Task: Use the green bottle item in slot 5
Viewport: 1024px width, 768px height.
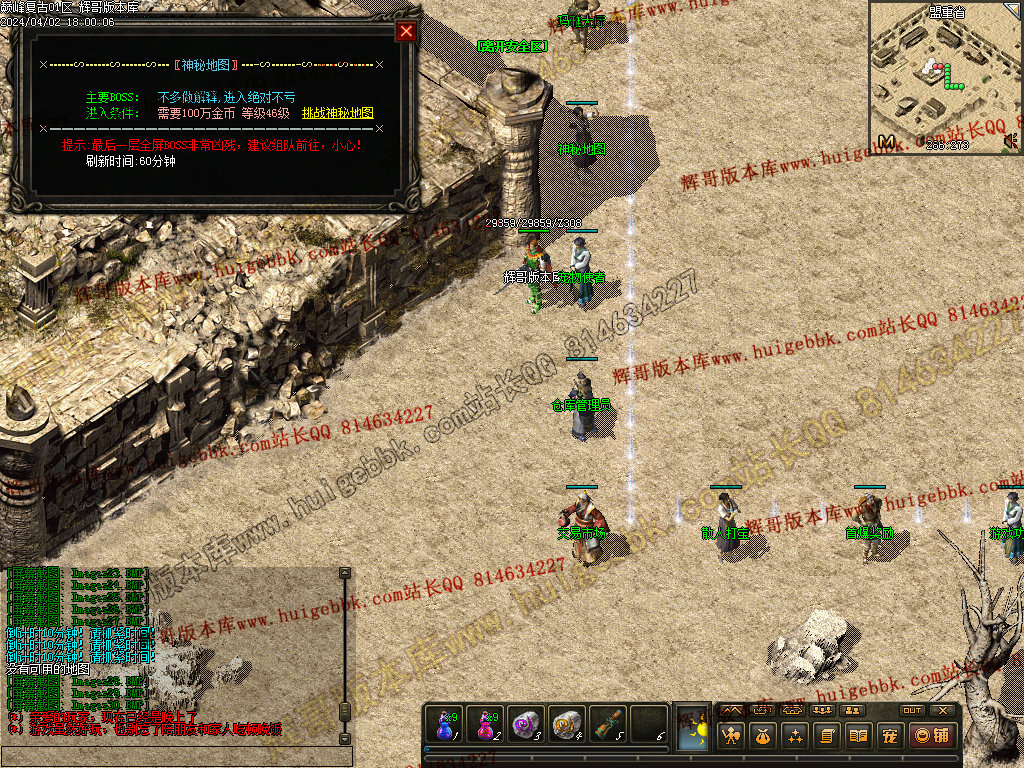Action: click(x=607, y=724)
